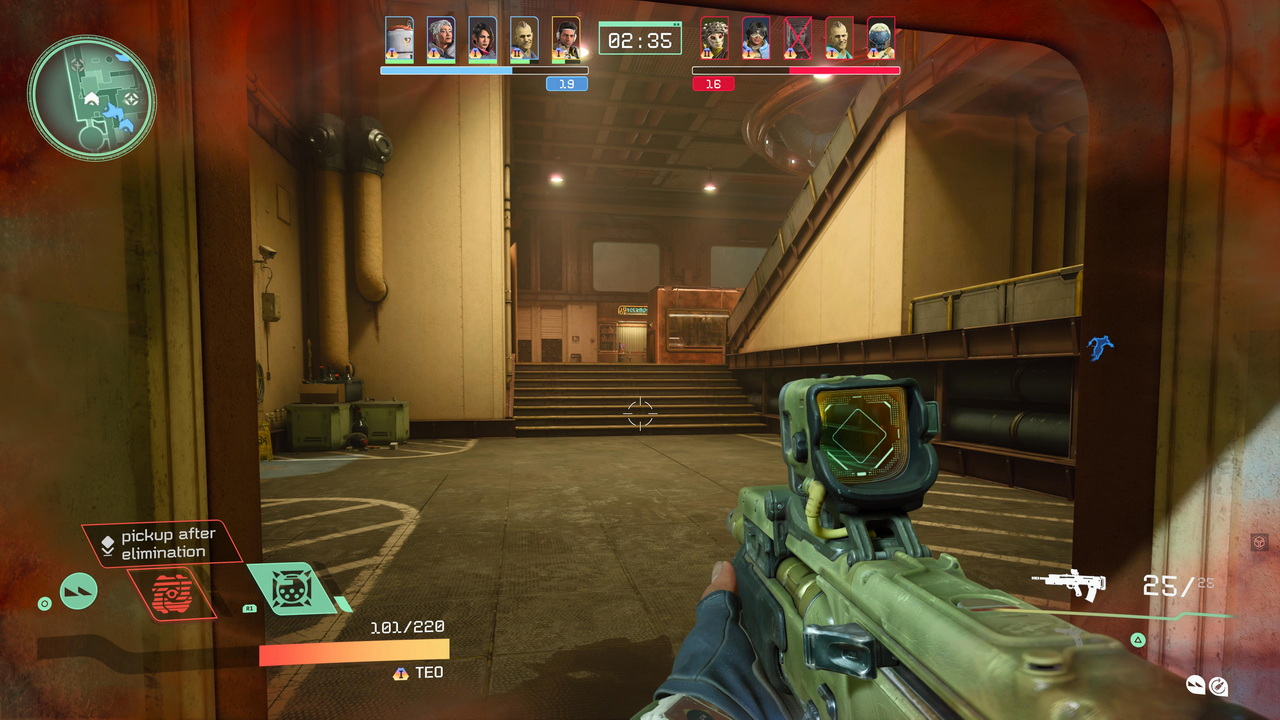Viewport: 1280px width, 720px height.
Task: Choose the enemy portrait wearing goggles
Action: point(756,39)
